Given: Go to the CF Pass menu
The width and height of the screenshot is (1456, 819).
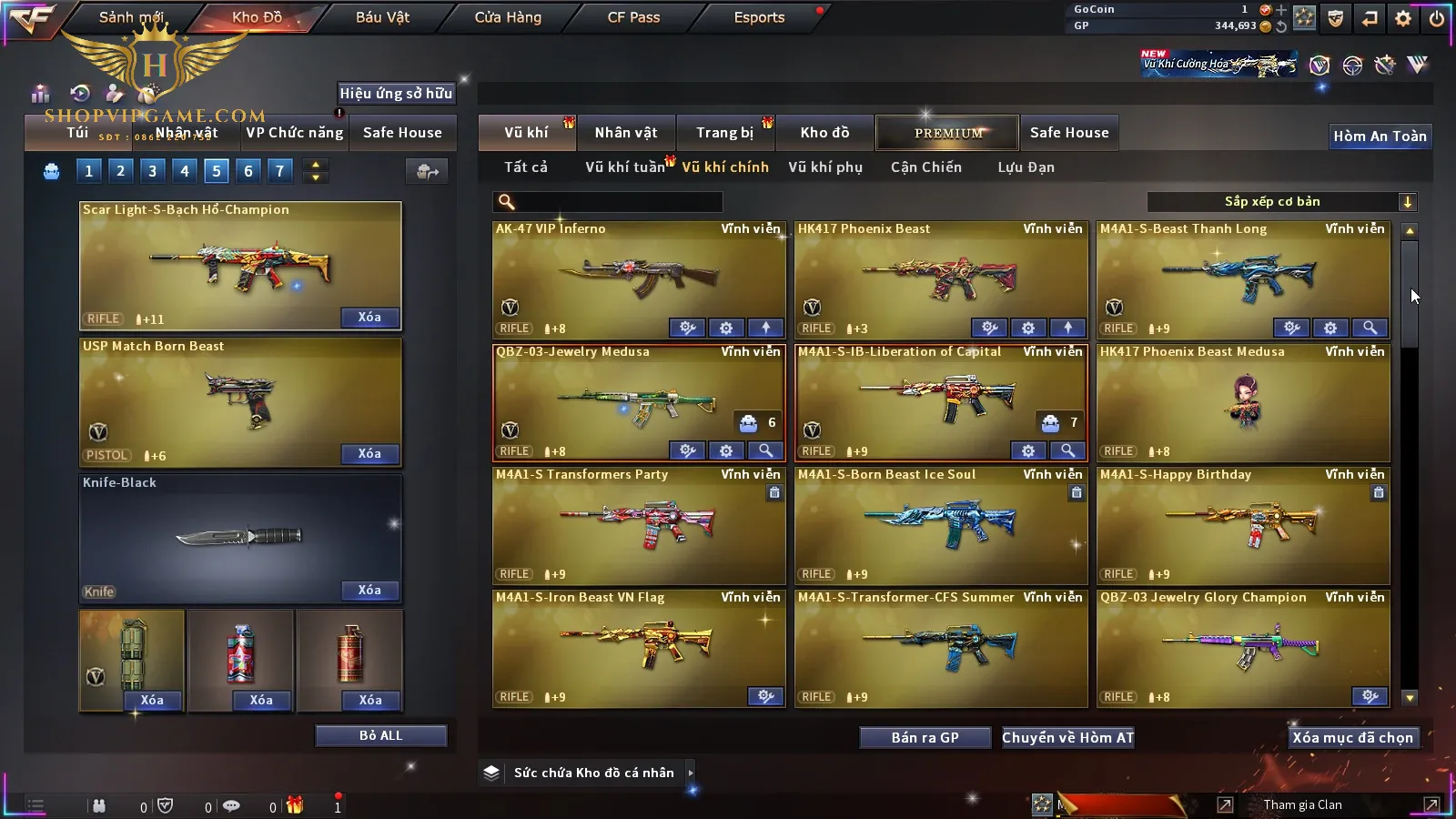Looking at the screenshot, I should (x=633, y=17).
